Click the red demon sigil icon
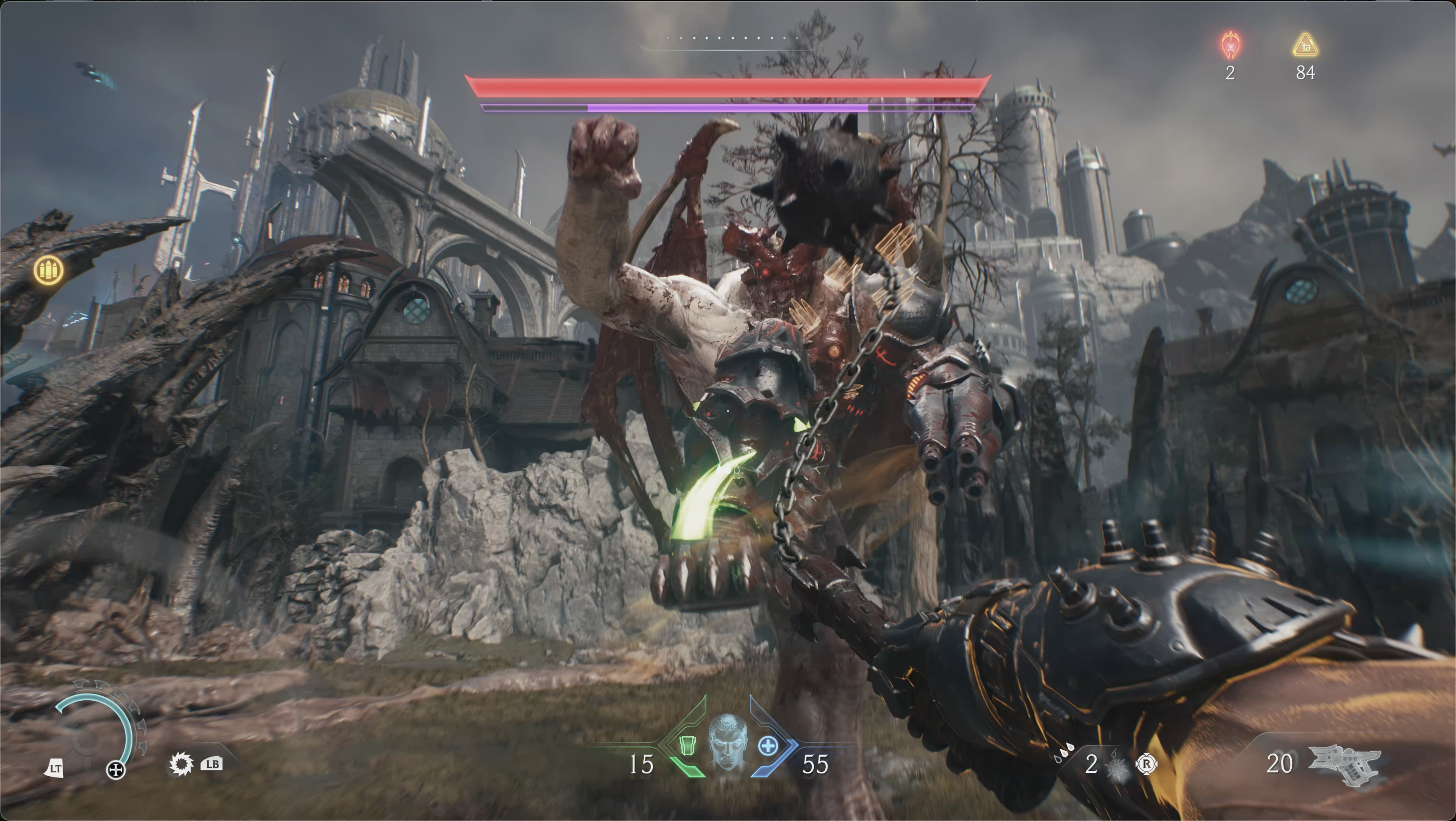Screen dimensions: 1456x821 click(1231, 45)
